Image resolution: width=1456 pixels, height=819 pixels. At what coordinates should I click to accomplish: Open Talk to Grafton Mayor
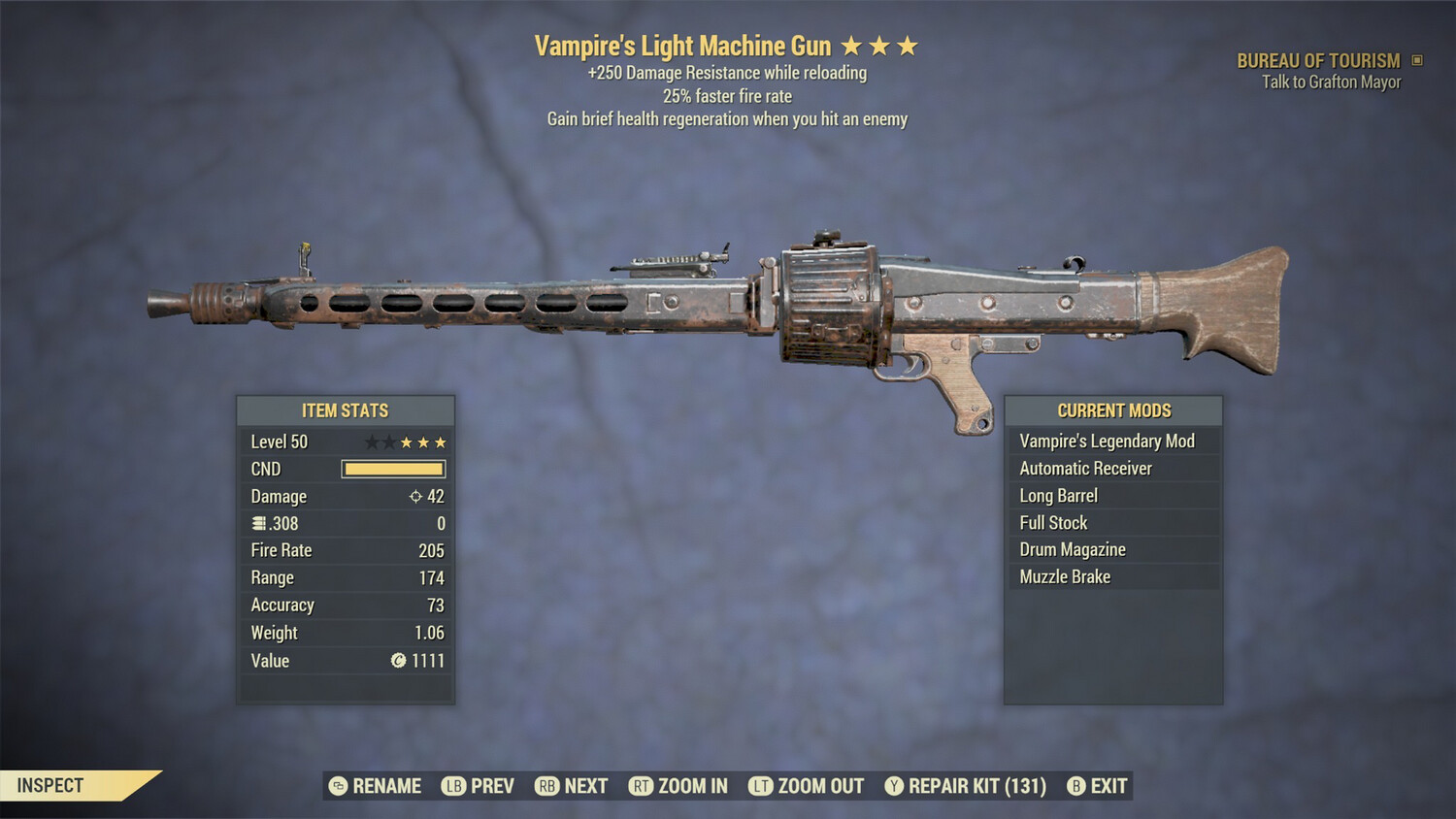pyautogui.click(x=1329, y=82)
